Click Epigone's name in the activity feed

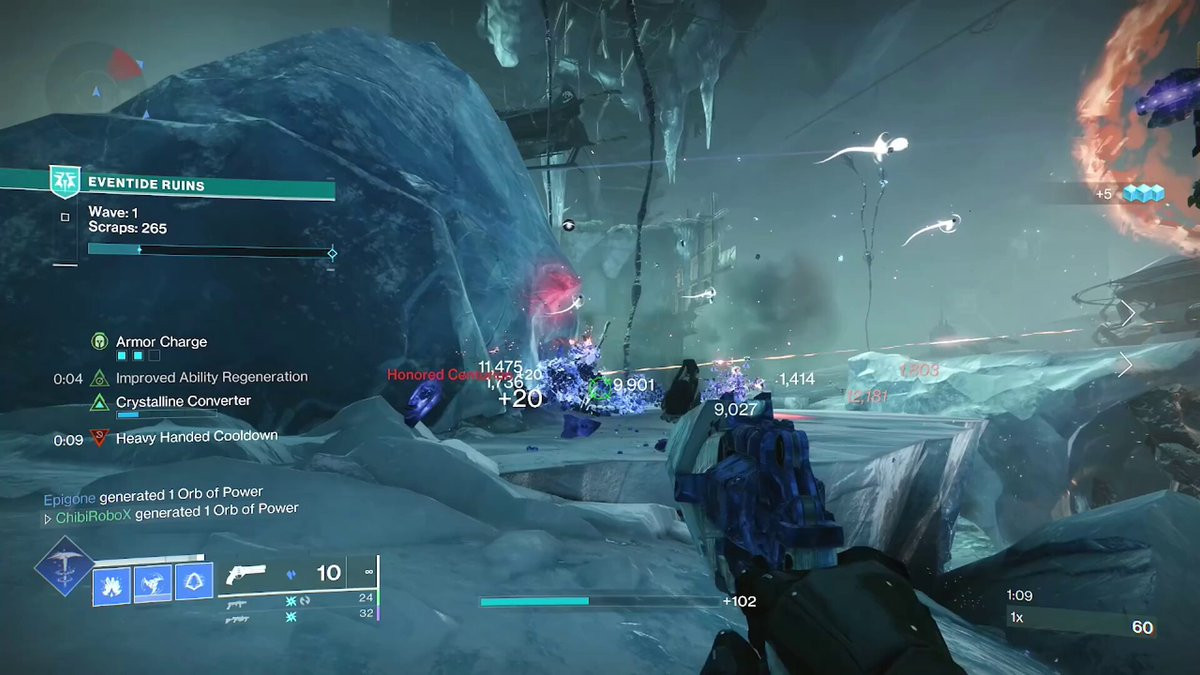[69, 492]
